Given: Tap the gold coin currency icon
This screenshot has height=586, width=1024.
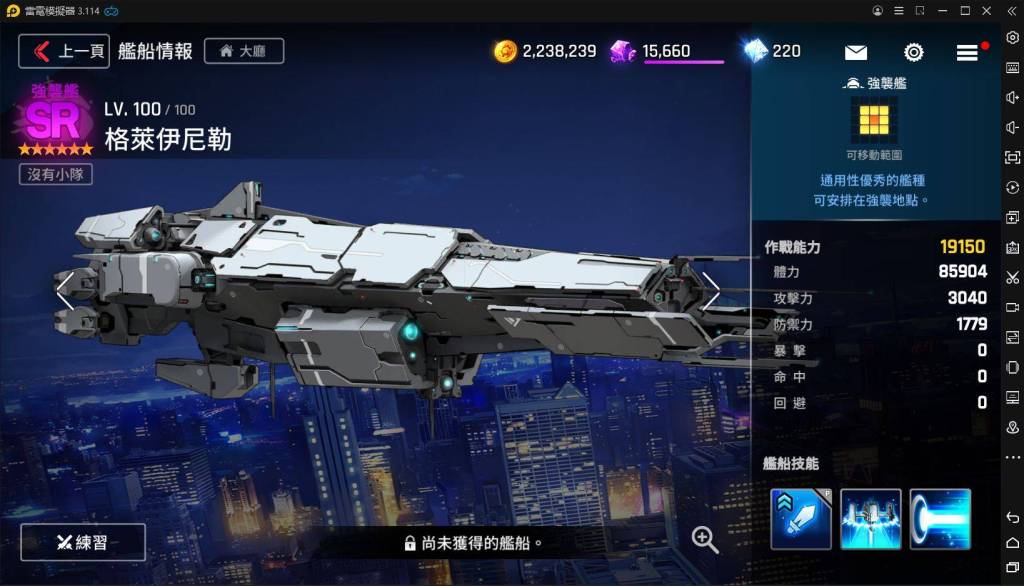Looking at the screenshot, I should click(506, 51).
